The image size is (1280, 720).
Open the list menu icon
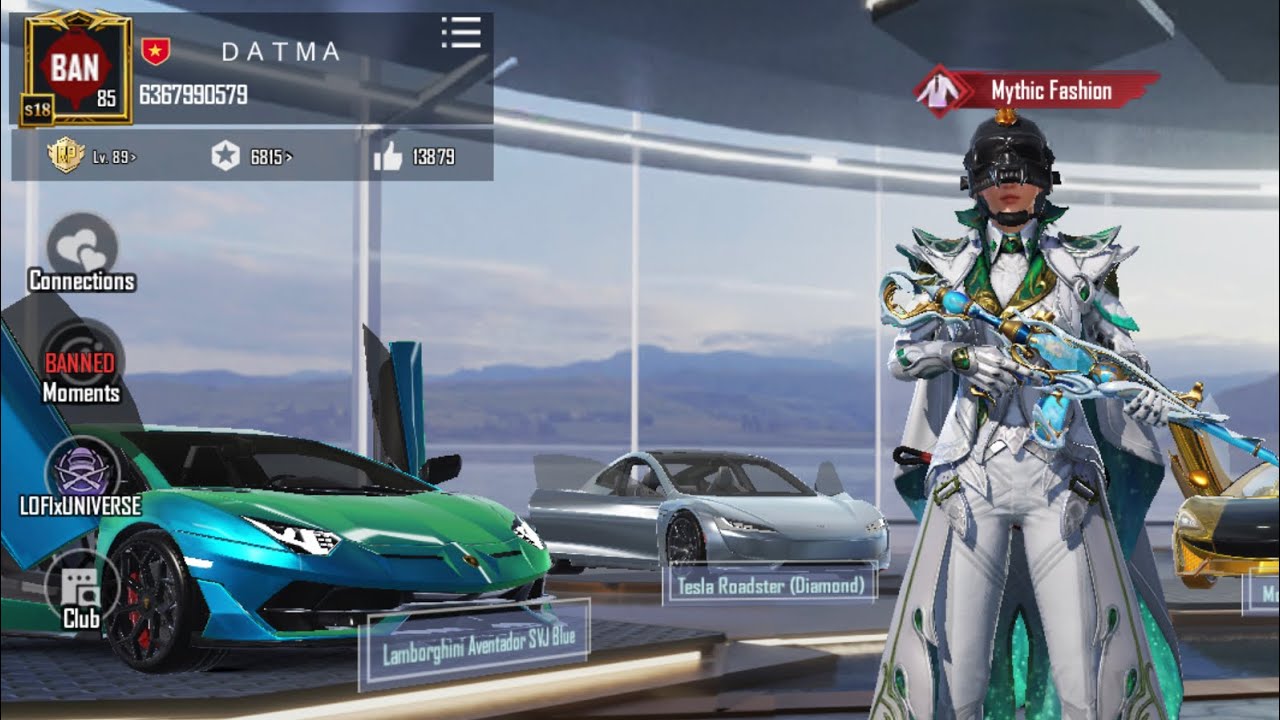(x=461, y=33)
